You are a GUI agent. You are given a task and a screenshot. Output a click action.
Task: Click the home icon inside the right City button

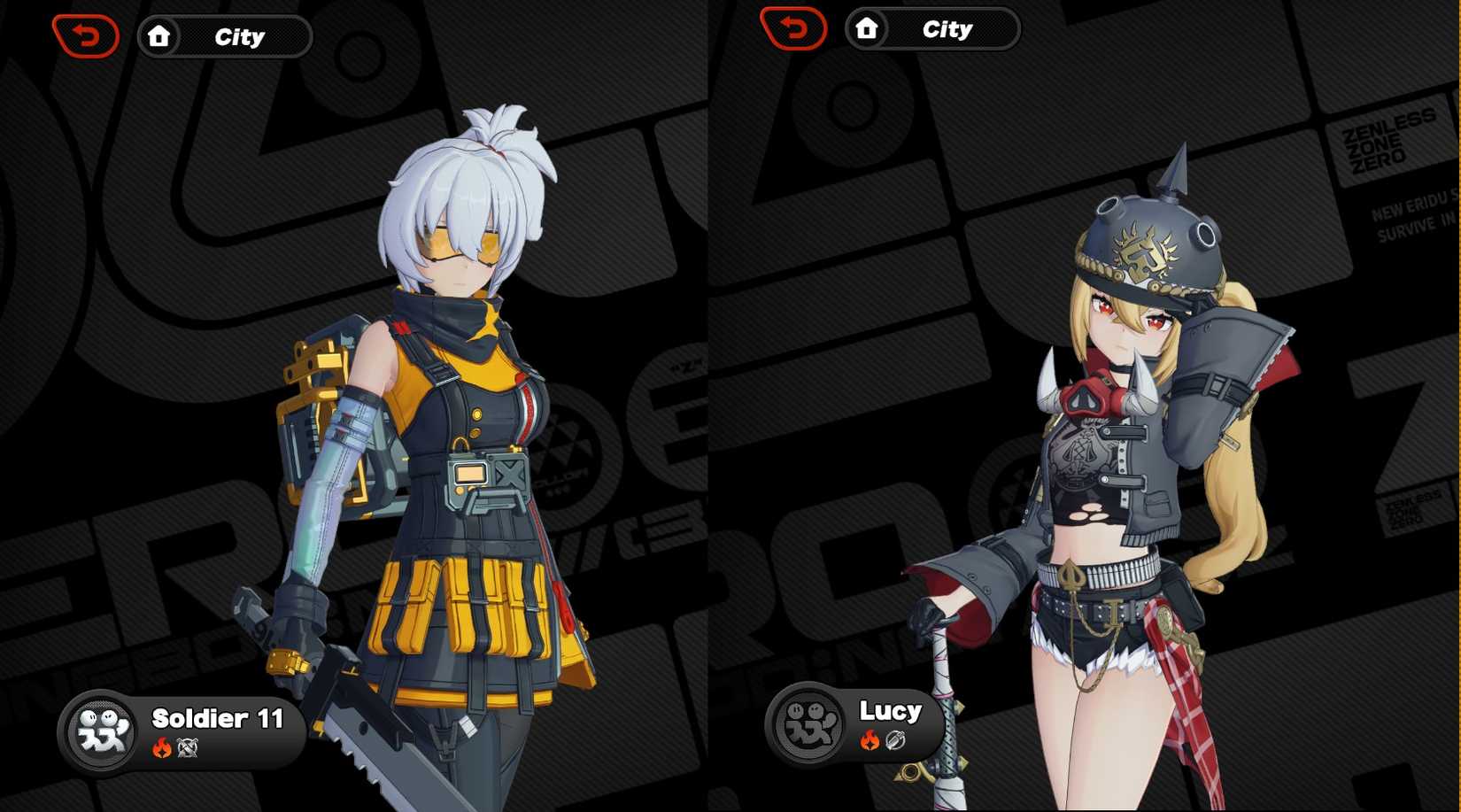[x=866, y=28]
